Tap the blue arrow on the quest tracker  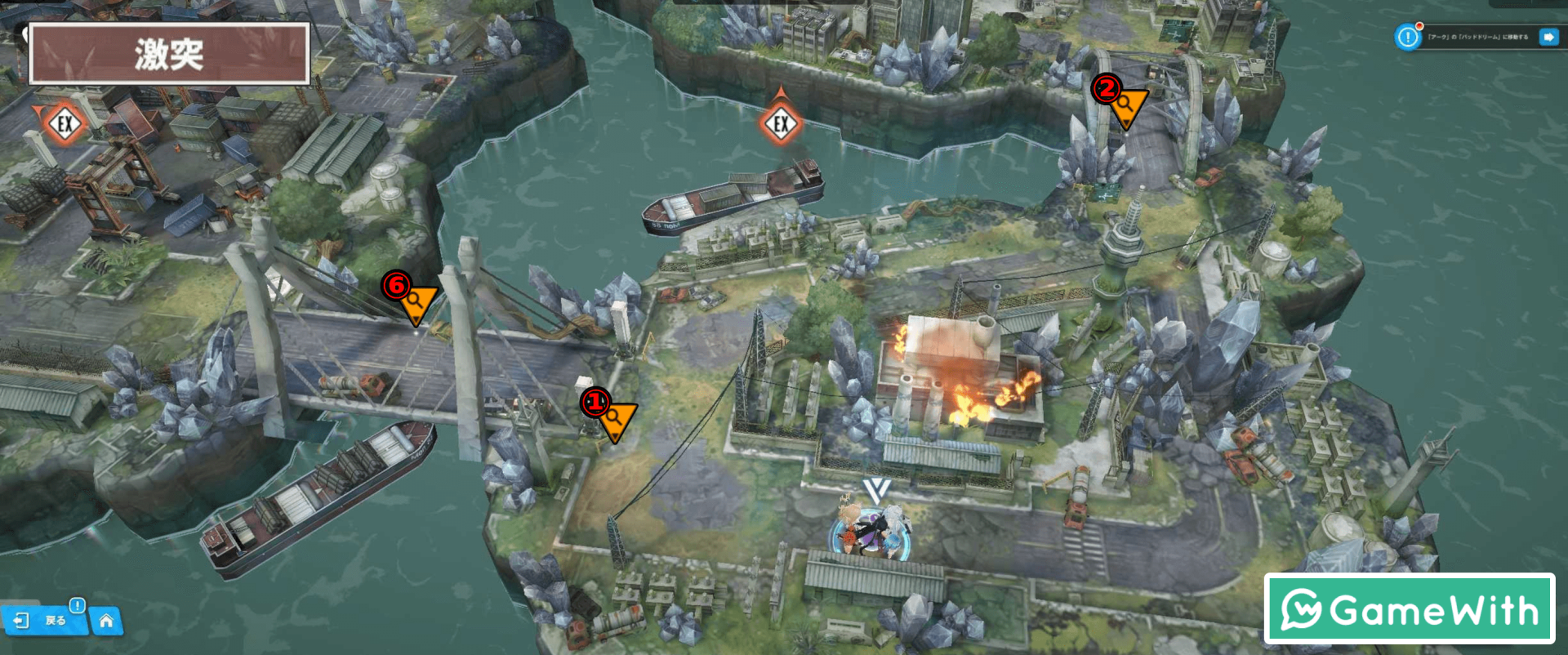click(x=1548, y=37)
